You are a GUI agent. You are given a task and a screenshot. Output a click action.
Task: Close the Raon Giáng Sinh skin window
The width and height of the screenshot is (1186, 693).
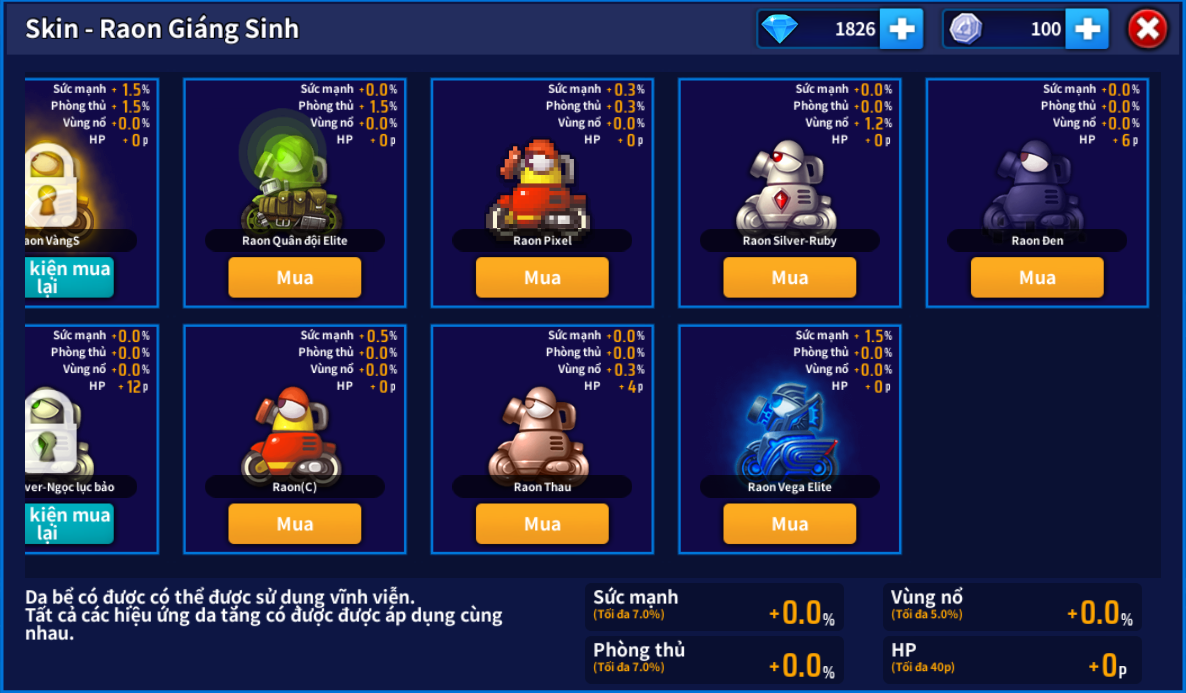1147,29
